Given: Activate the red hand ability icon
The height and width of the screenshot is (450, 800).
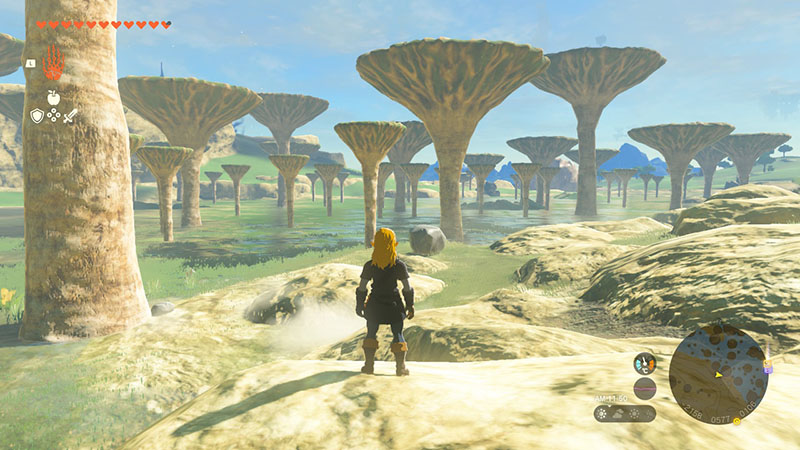Looking at the screenshot, I should coord(52,63).
